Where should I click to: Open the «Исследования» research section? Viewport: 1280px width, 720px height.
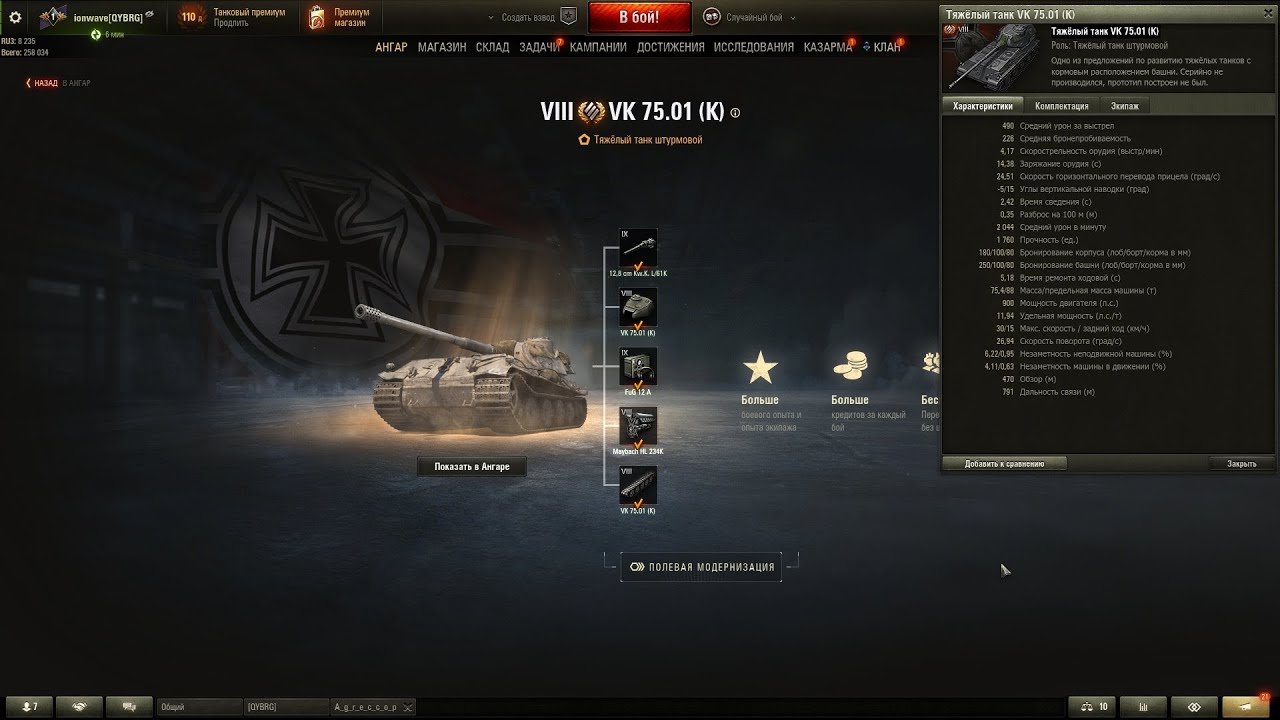coord(753,47)
